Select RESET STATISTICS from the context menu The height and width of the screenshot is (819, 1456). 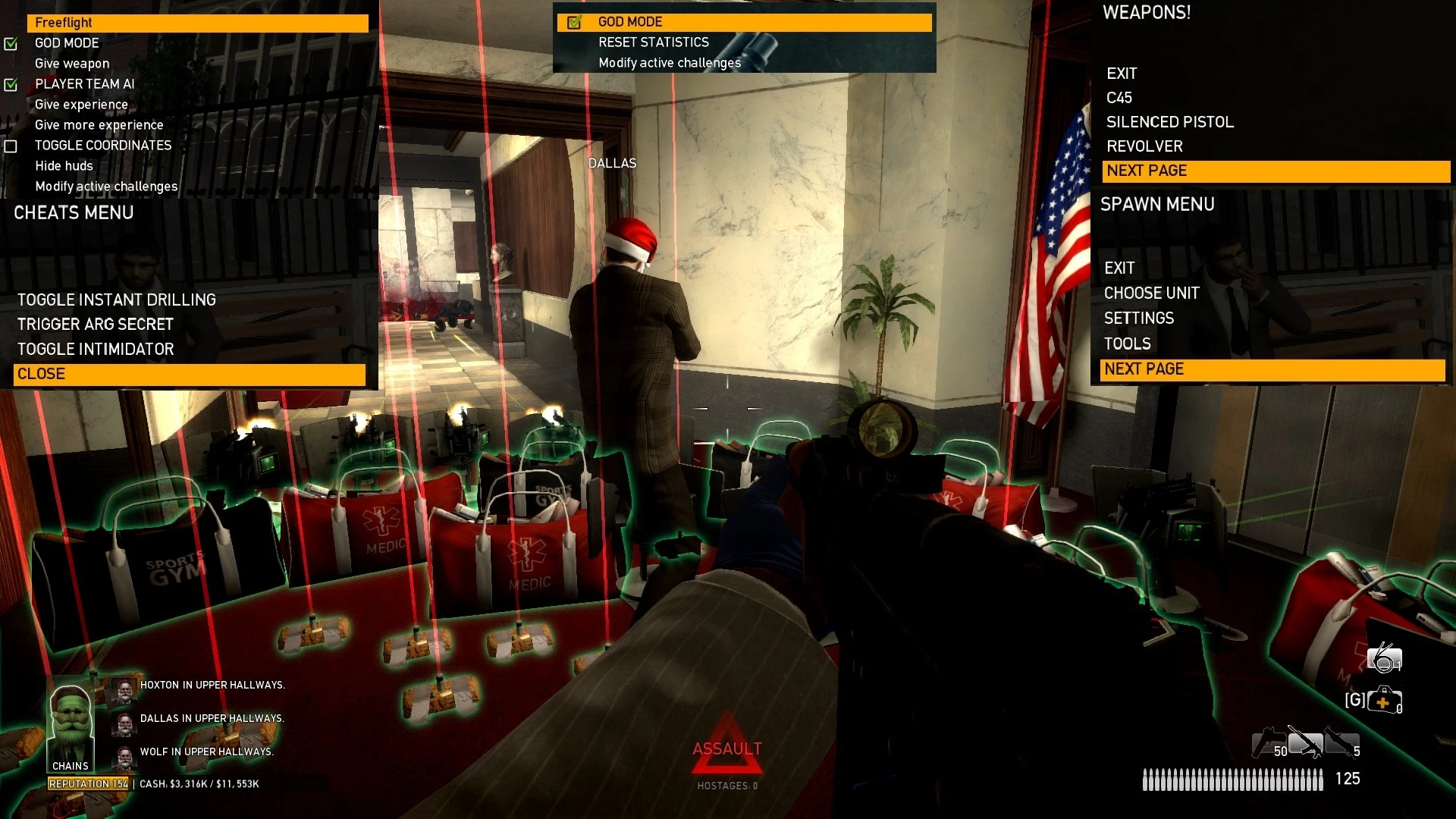point(653,42)
